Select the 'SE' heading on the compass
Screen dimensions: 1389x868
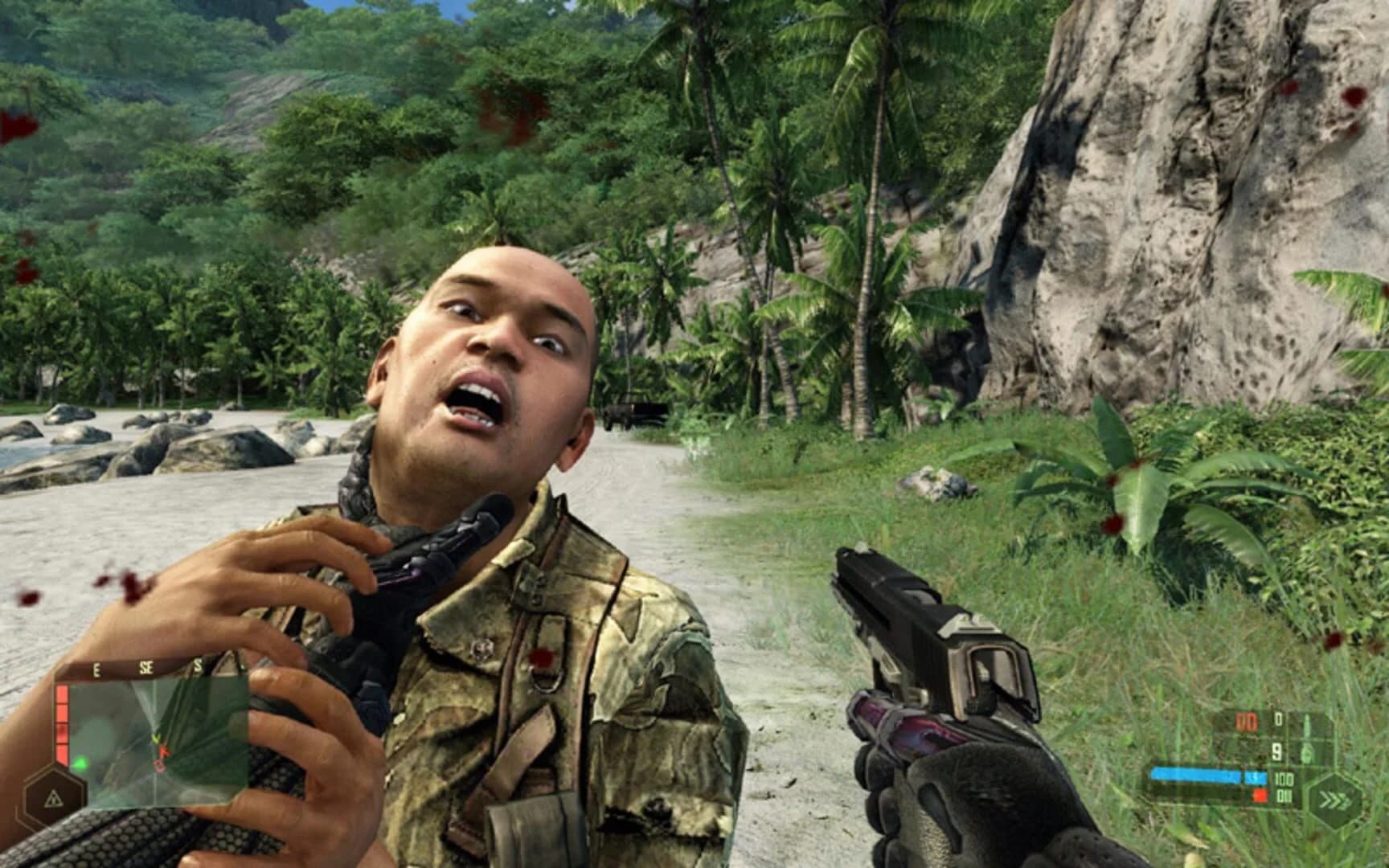146,666
